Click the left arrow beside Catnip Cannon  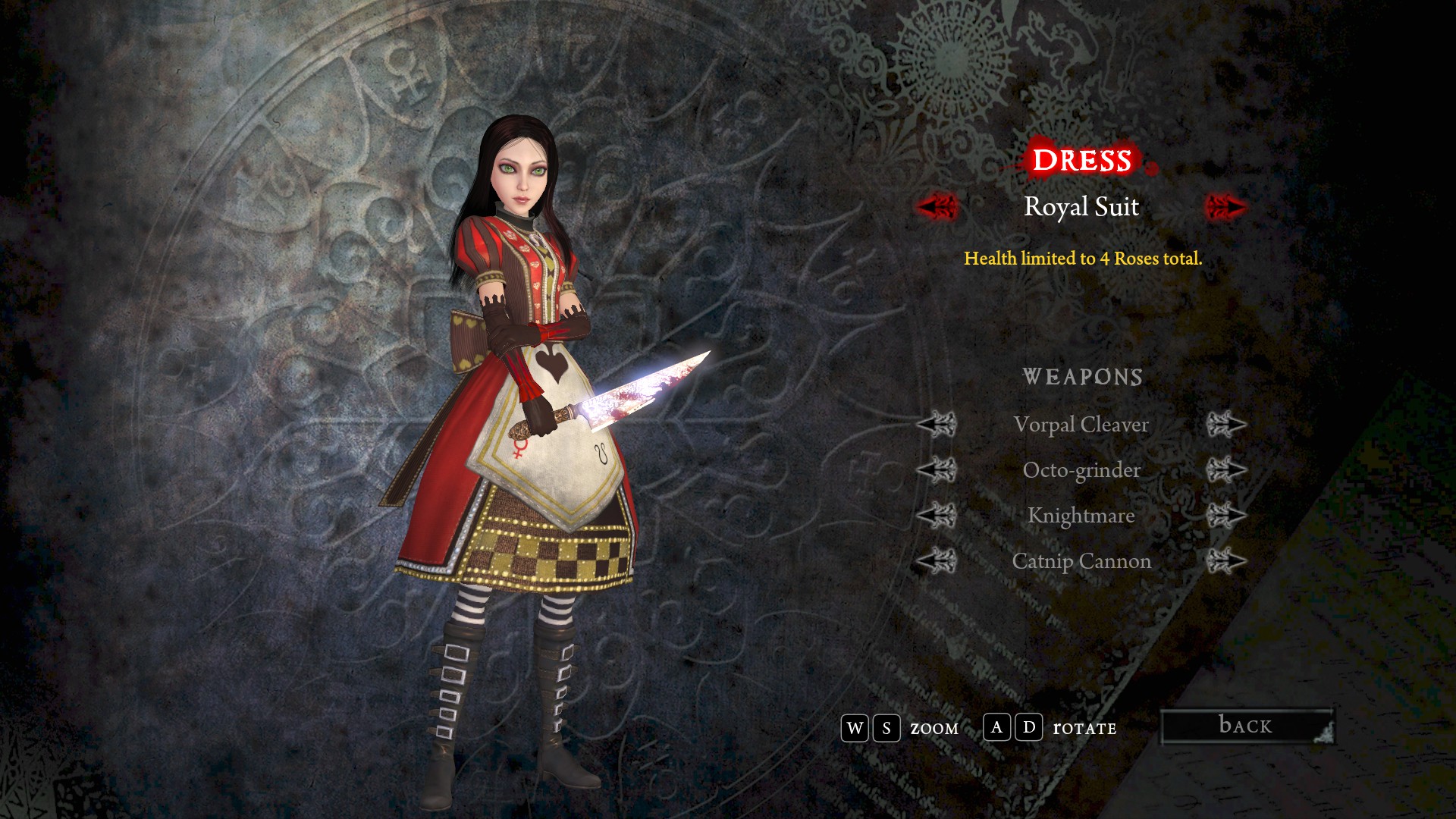click(x=937, y=561)
